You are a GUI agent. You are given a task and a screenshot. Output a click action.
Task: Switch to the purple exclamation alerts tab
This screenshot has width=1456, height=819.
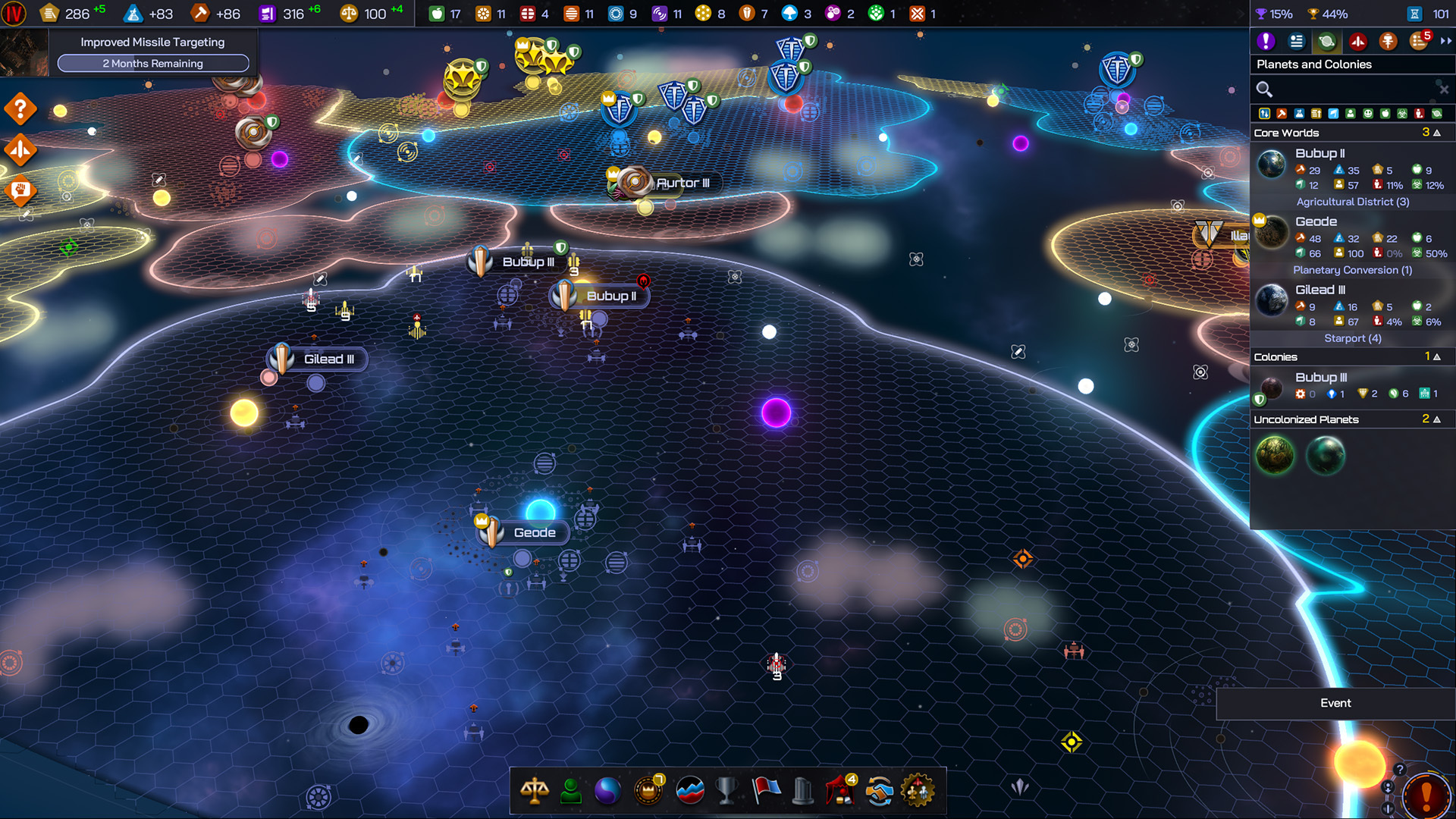click(1266, 42)
